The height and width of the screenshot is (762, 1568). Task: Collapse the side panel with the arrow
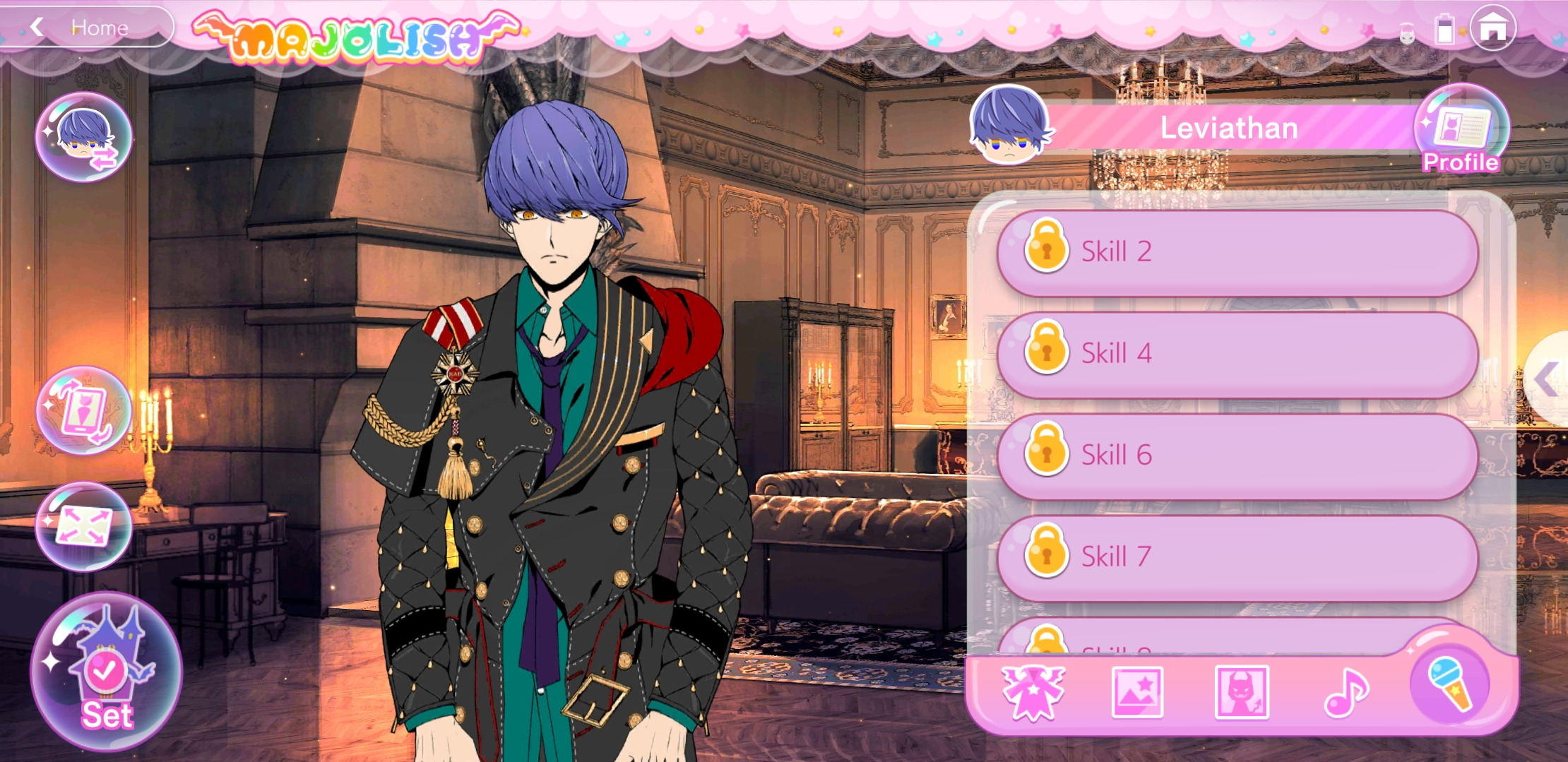[x=1548, y=380]
